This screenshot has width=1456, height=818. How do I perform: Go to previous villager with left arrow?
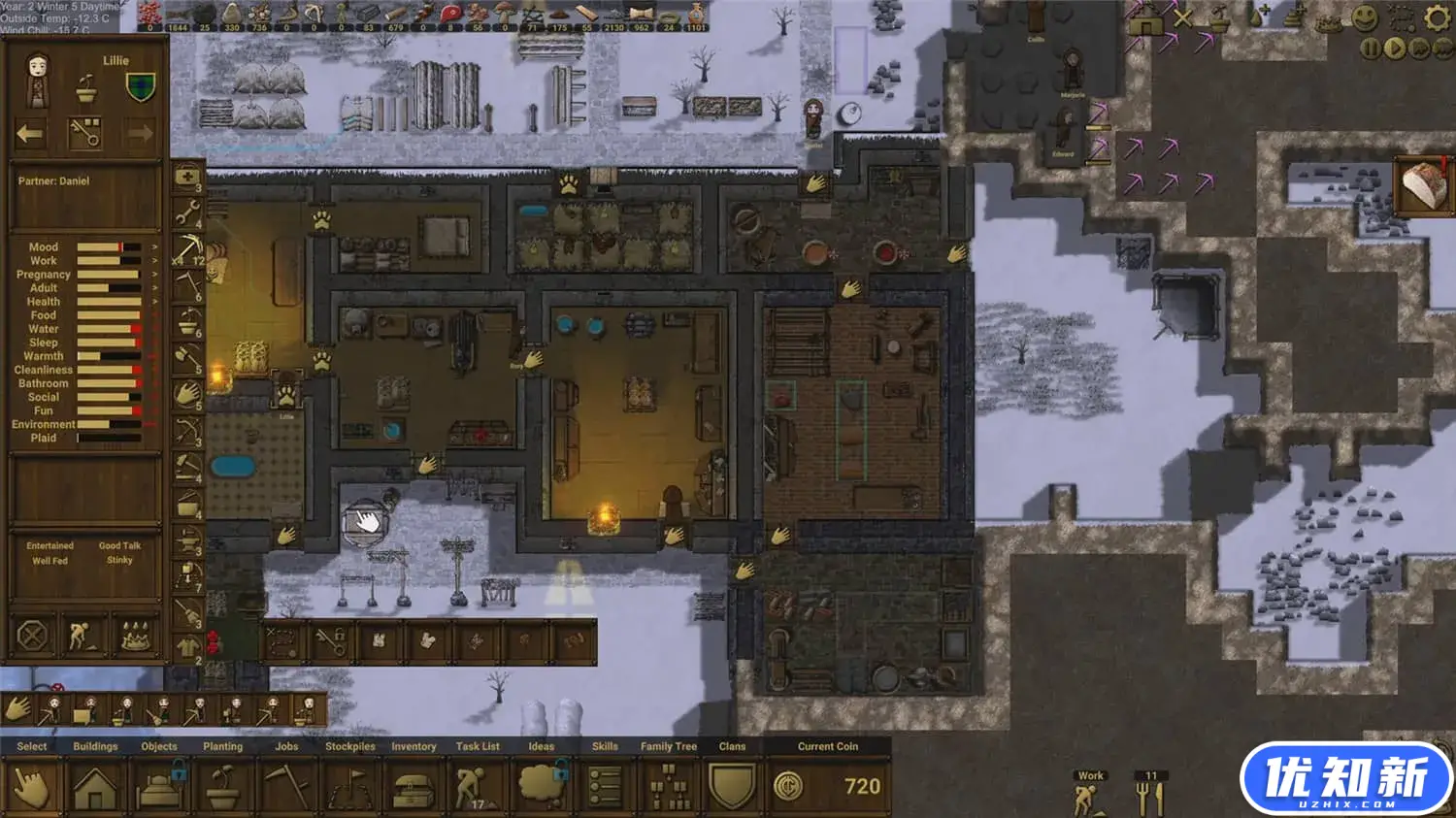click(30, 134)
